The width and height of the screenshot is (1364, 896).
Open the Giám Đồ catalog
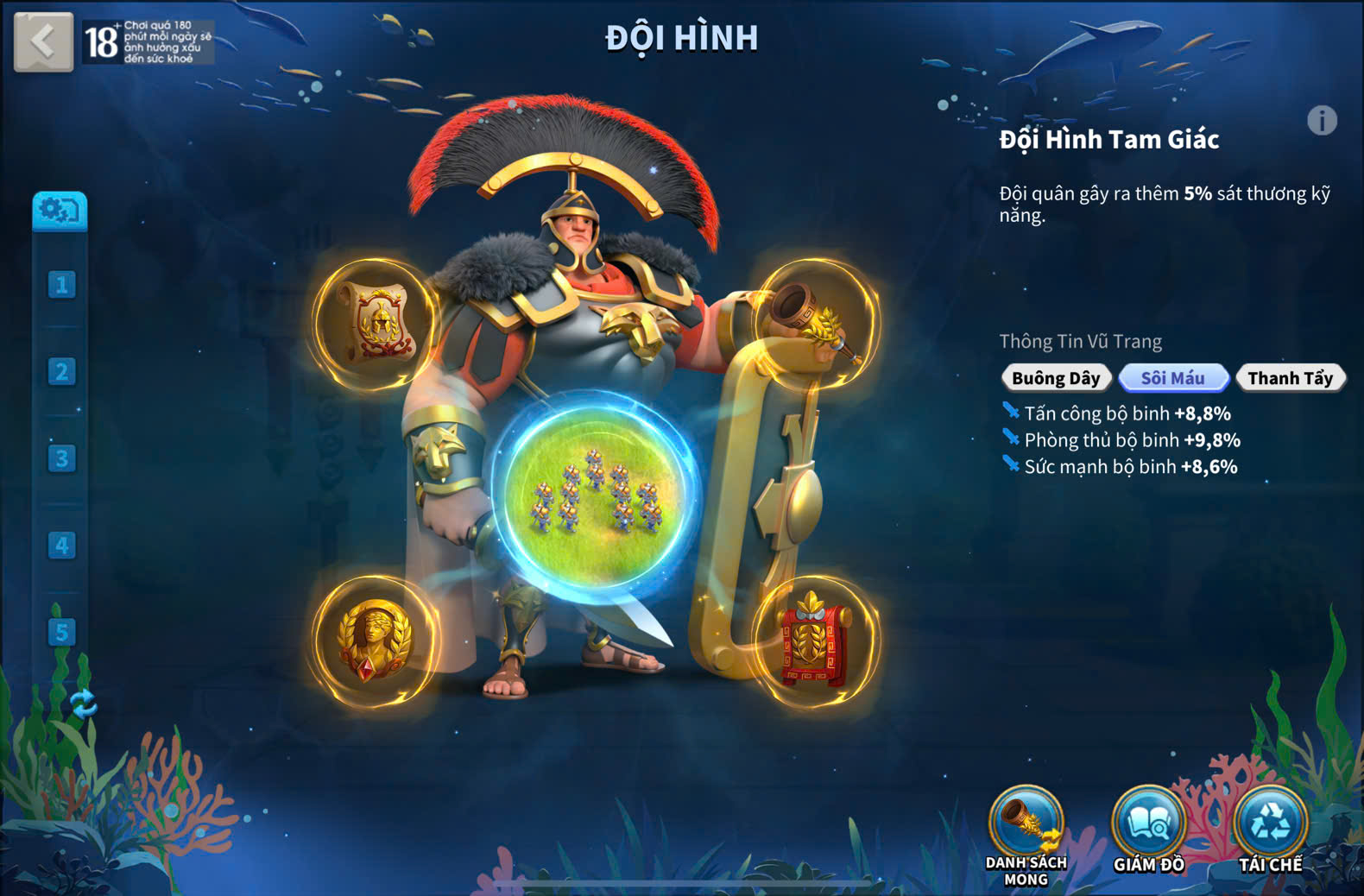pyautogui.click(x=1148, y=824)
